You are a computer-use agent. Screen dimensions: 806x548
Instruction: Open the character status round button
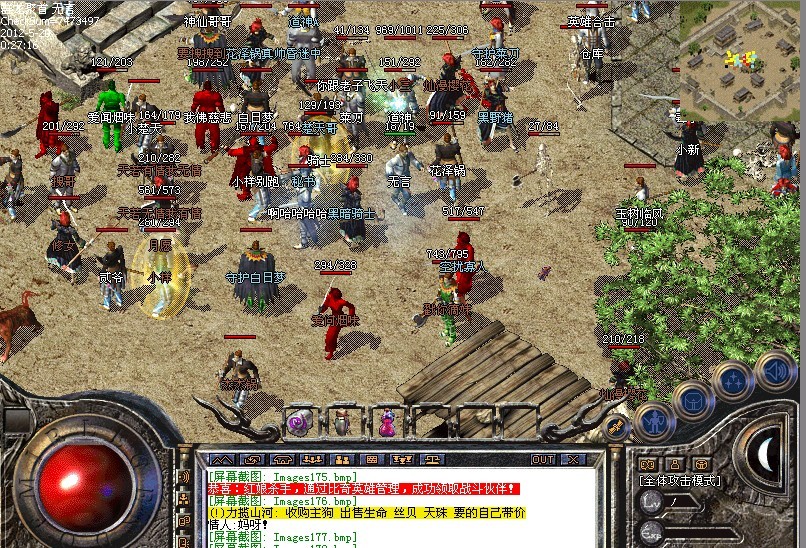652,422
